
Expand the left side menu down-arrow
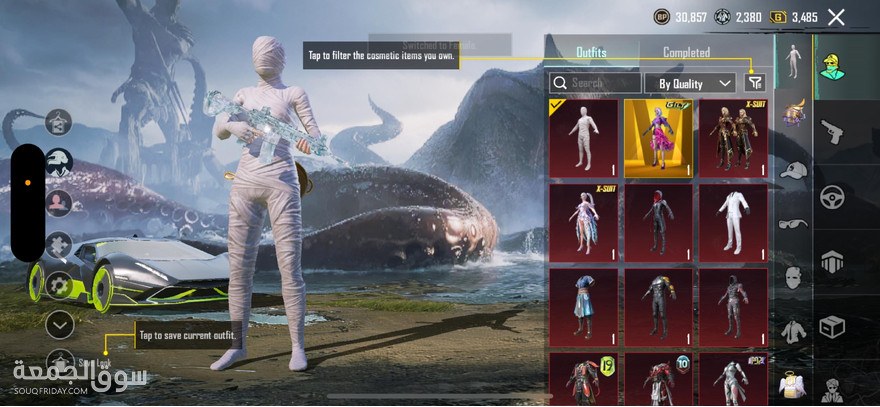[x=60, y=323]
